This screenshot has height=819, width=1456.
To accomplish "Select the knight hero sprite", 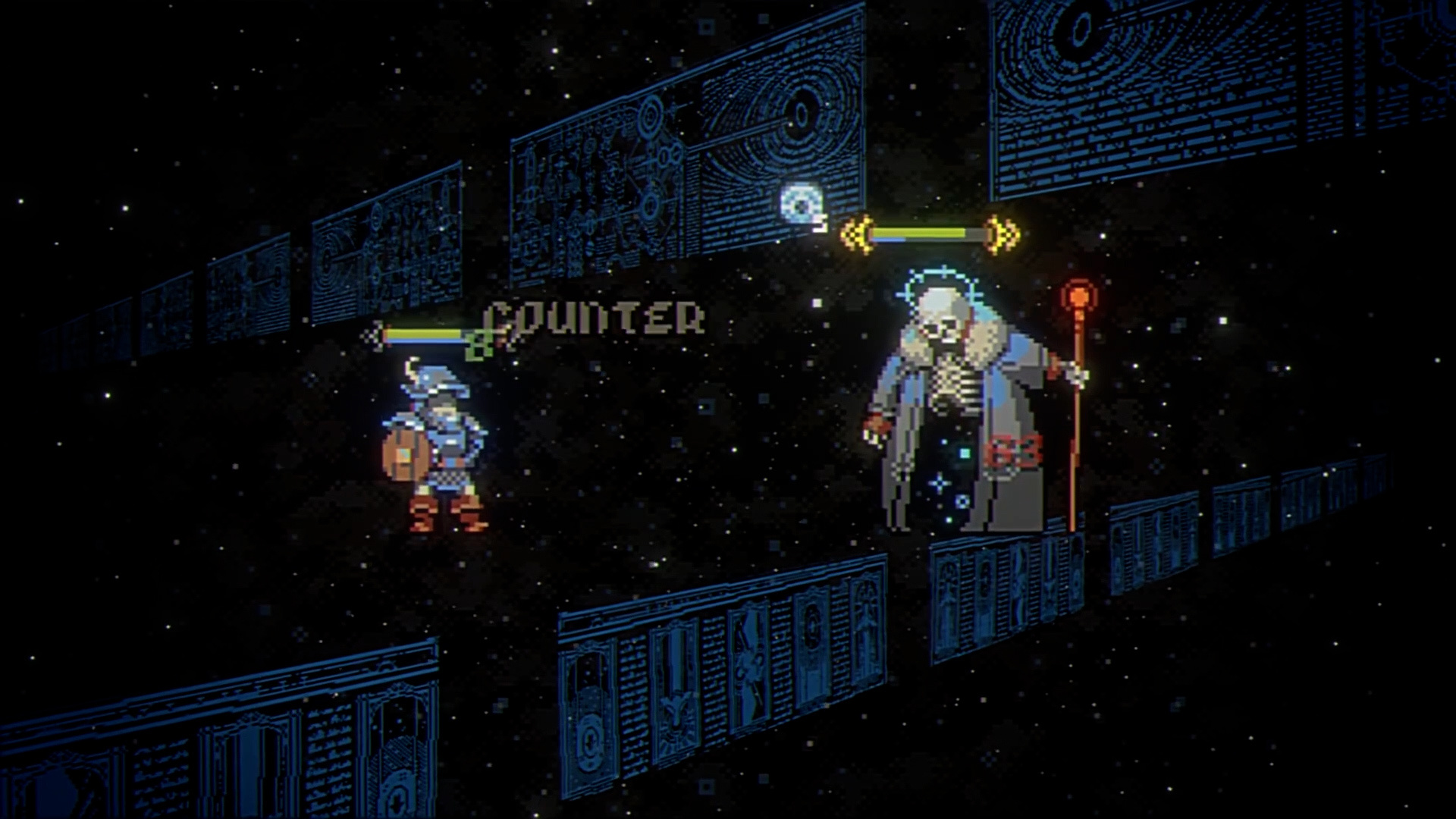I will [x=436, y=447].
